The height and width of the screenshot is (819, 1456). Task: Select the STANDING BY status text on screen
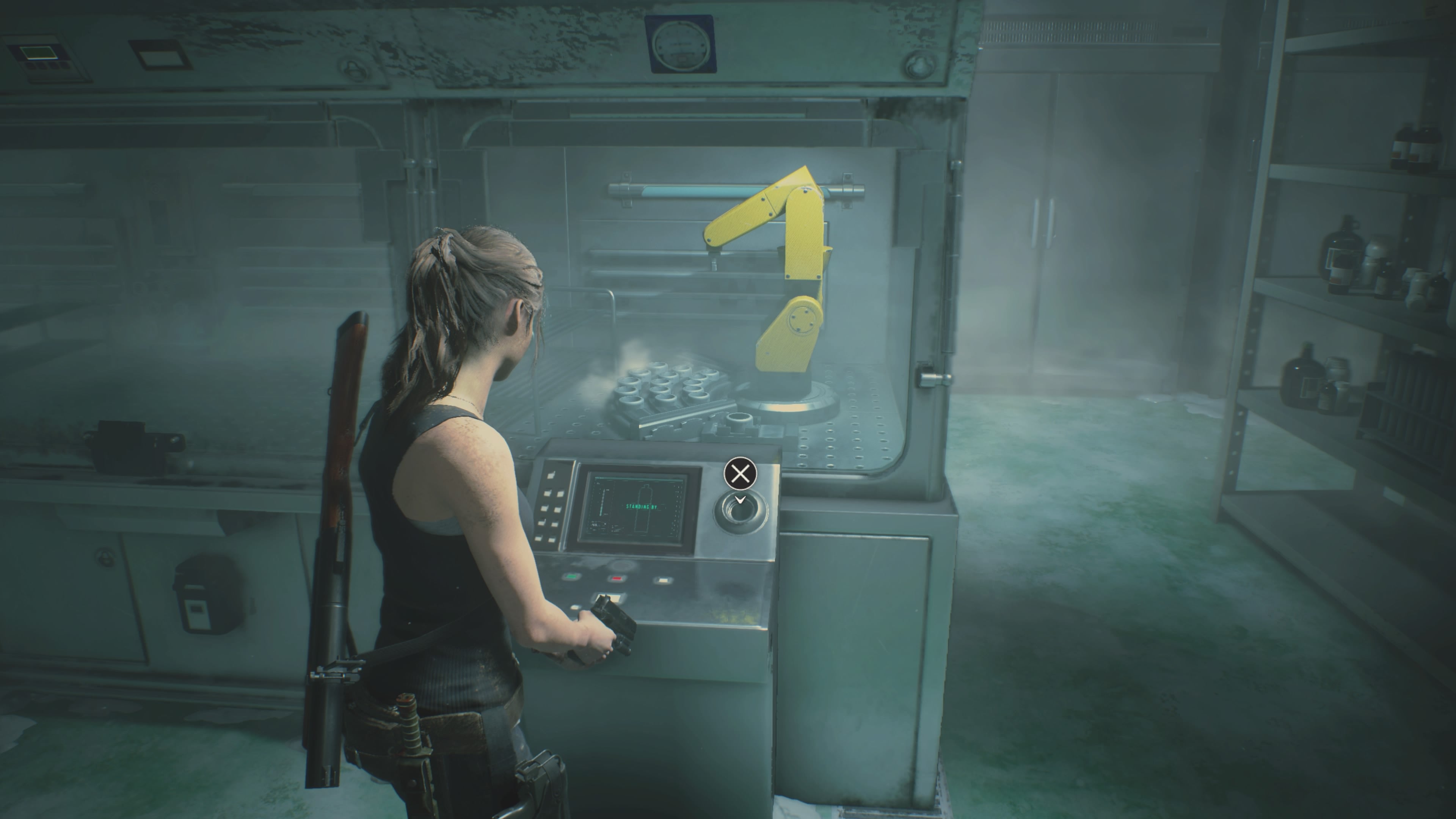tap(642, 507)
